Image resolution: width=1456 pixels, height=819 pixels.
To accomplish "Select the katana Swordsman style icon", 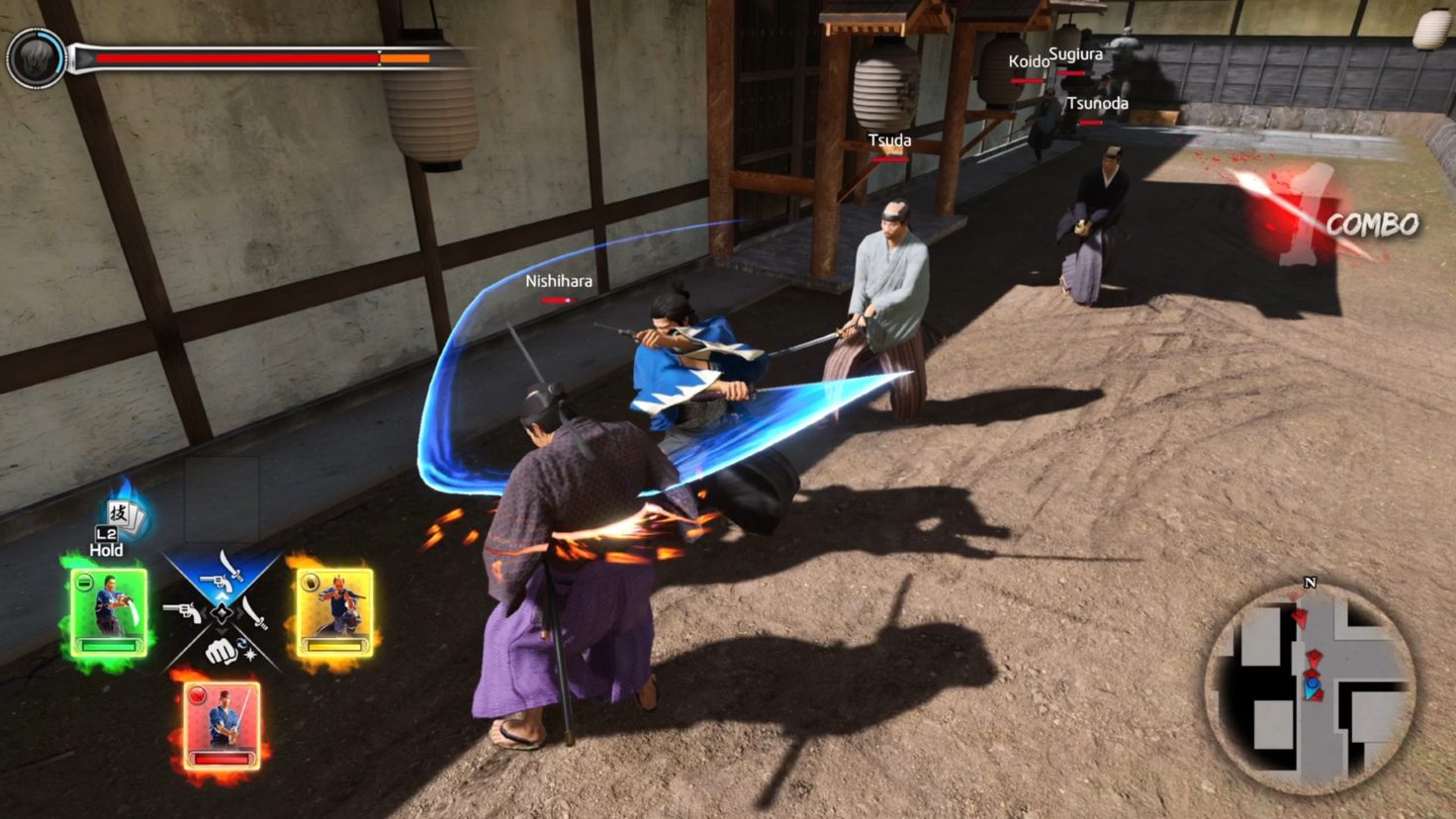I will point(254,612).
